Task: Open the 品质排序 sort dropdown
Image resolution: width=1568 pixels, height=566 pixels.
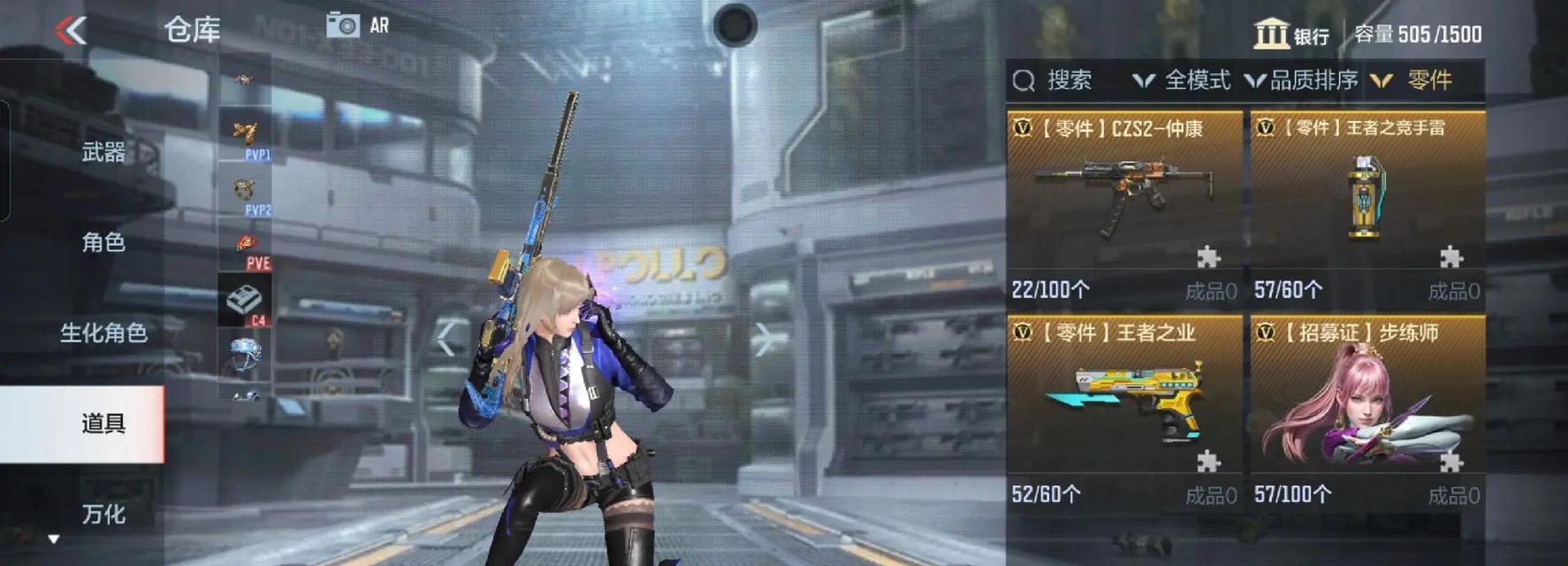Action: click(x=1302, y=80)
